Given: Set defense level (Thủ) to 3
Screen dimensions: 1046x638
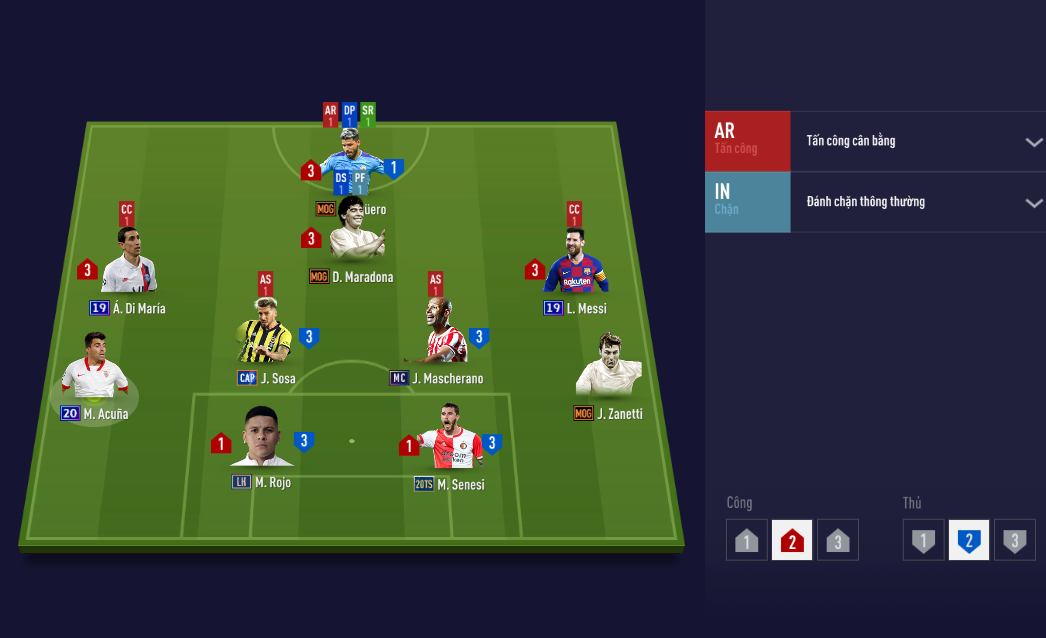Looking at the screenshot, I should pos(1015,541).
